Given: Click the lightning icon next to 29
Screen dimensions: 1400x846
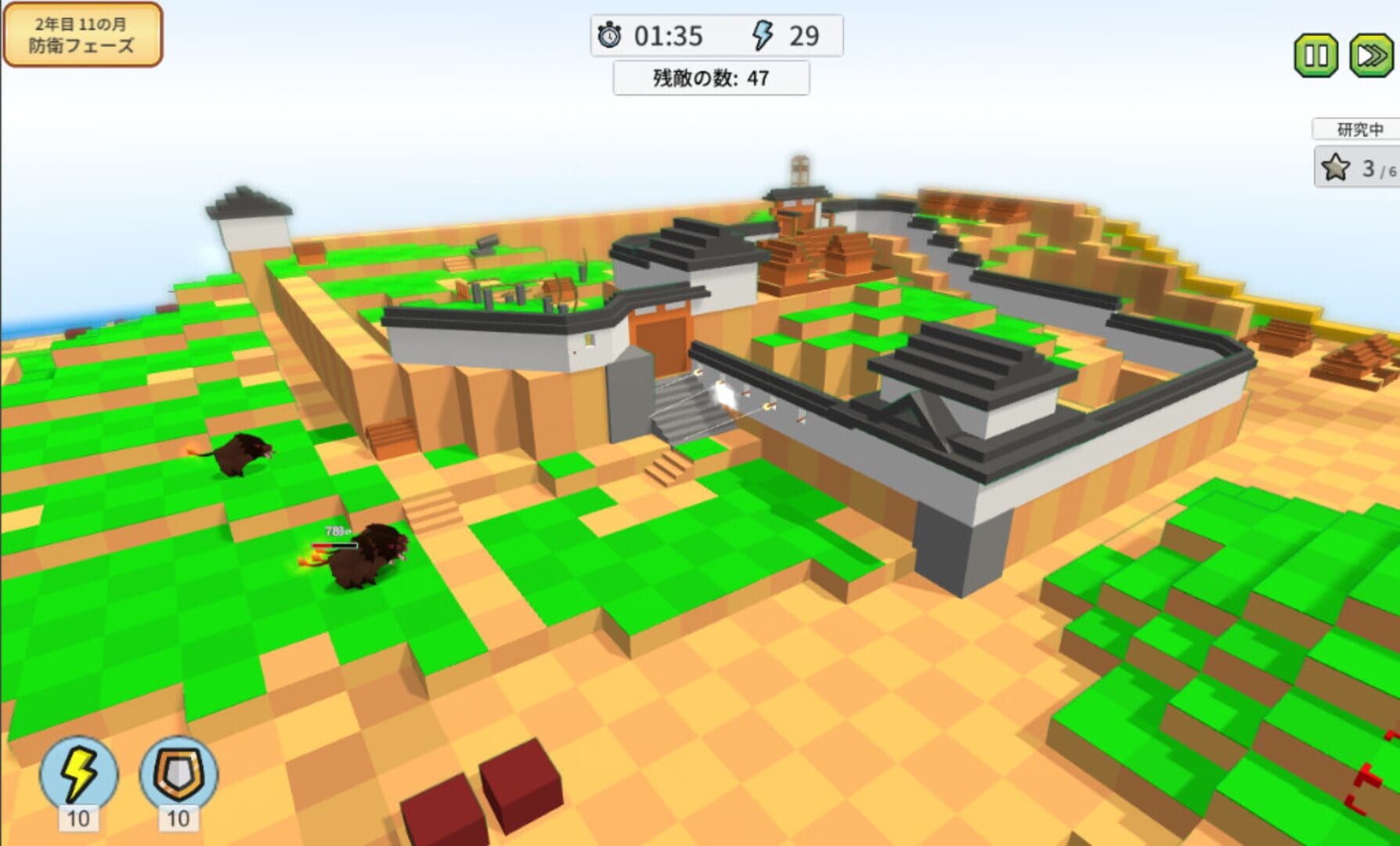Looking at the screenshot, I should [762, 35].
